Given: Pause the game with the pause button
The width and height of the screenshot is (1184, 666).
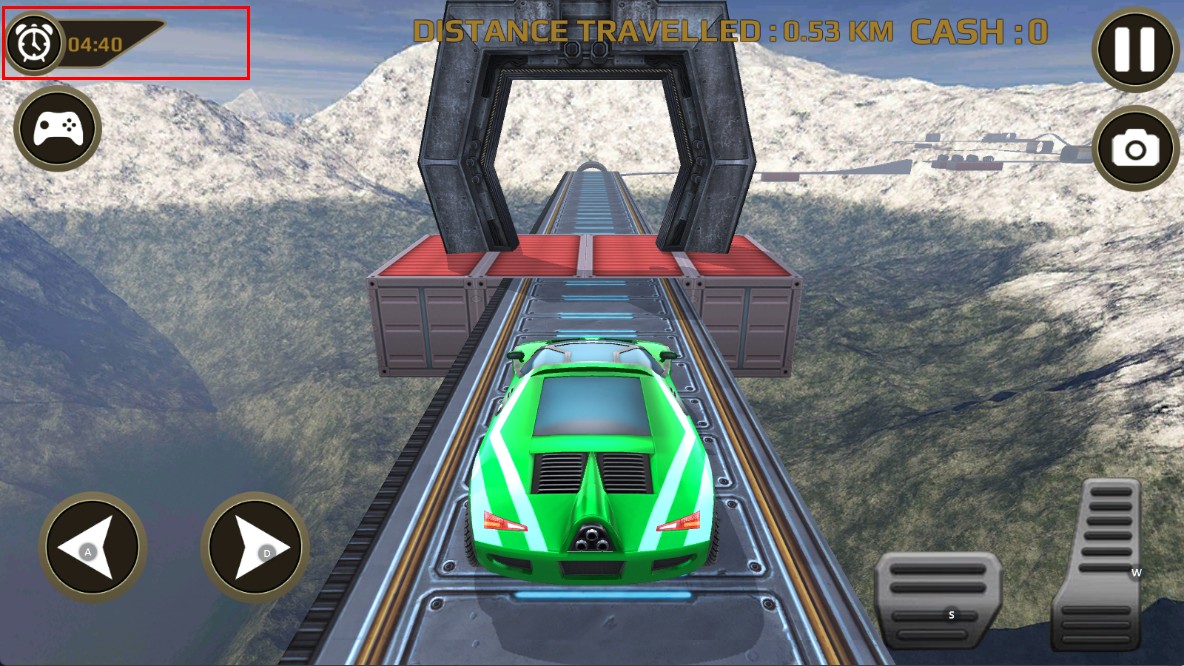Looking at the screenshot, I should [x=1135, y=49].
